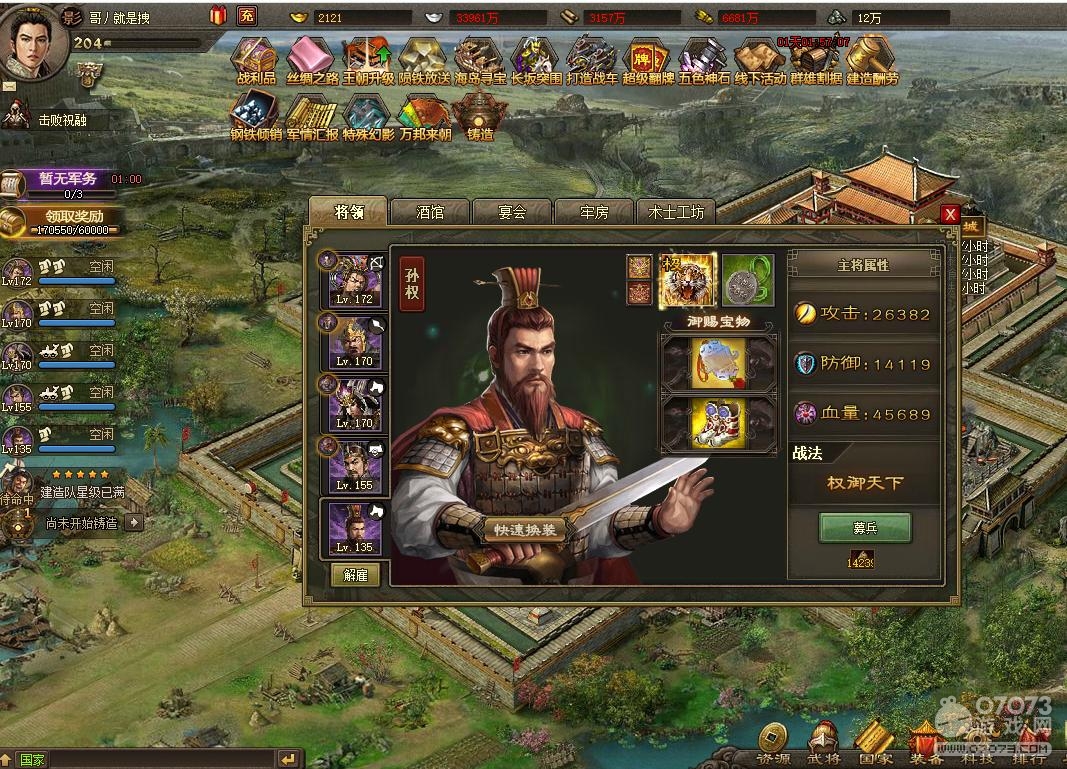Choose the Lv. 155 general portrait
The image size is (1067, 769).
point(354,465)
